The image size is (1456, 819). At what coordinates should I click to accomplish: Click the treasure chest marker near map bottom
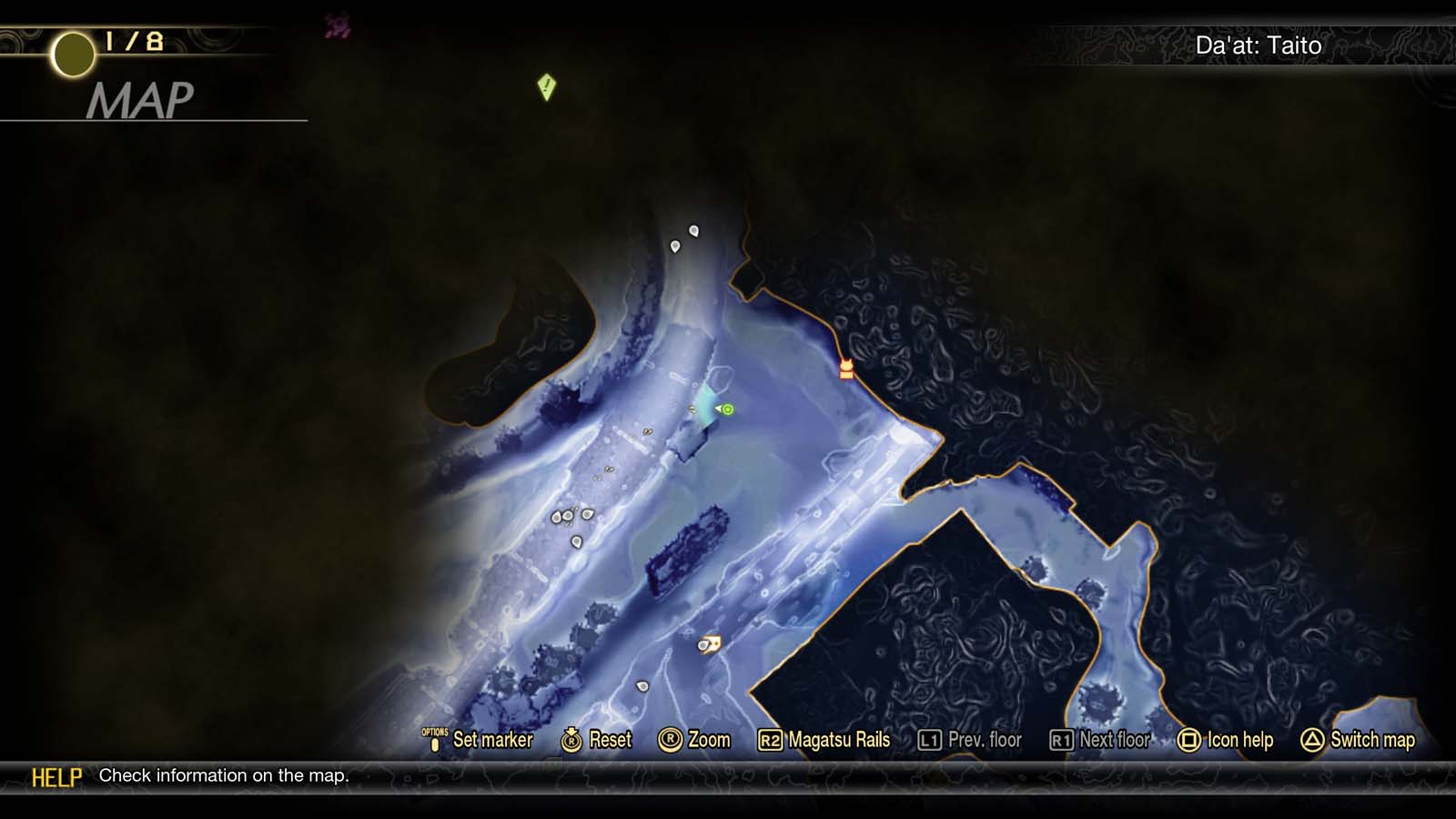(708, 644)
